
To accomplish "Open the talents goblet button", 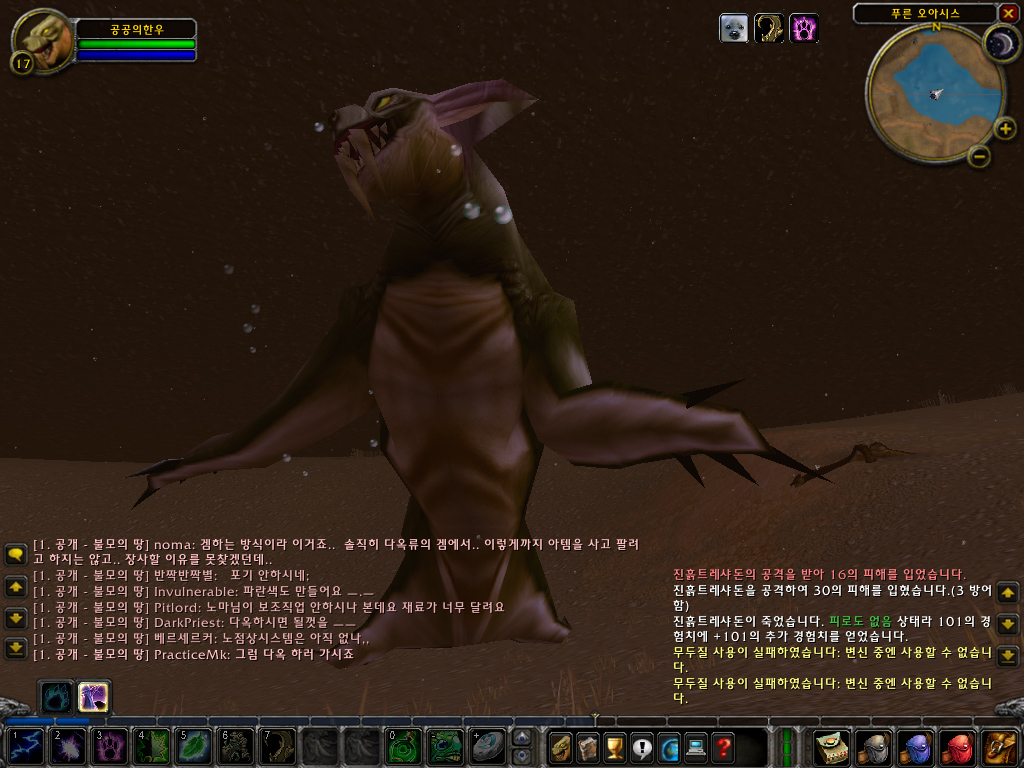I will pyautogui.click(x=615, y=747).
